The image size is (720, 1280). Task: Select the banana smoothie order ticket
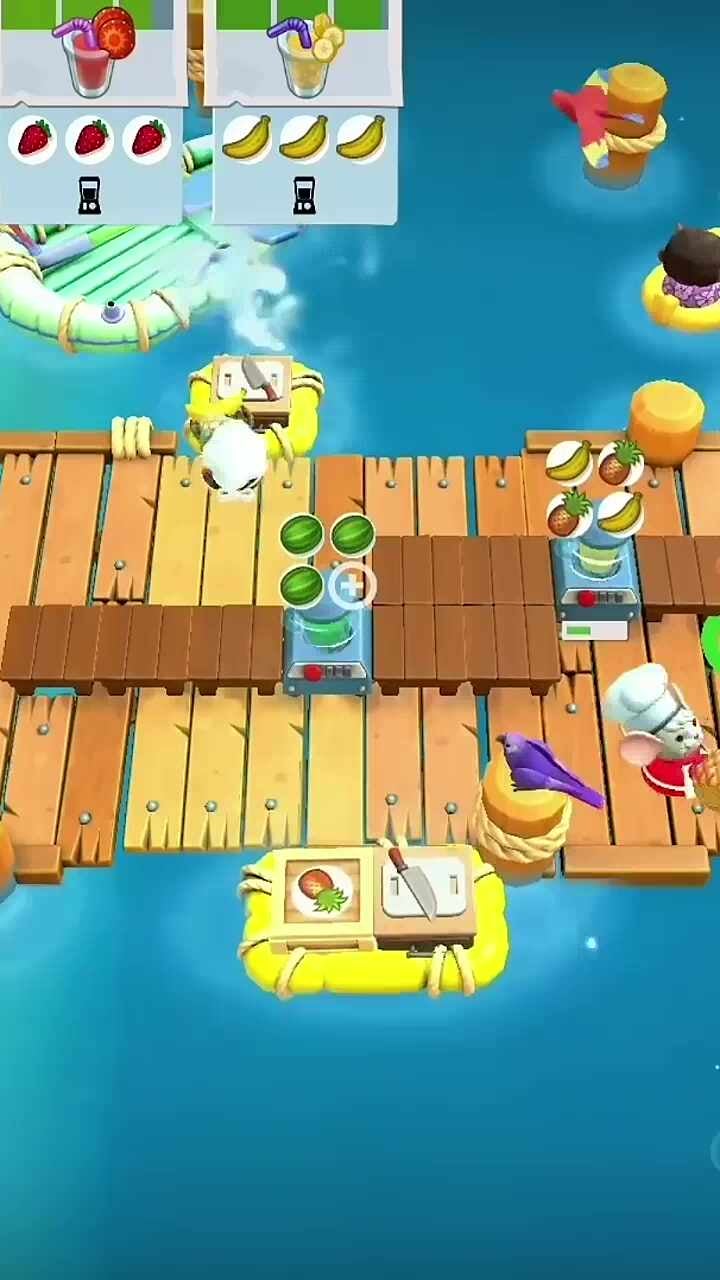304,110
